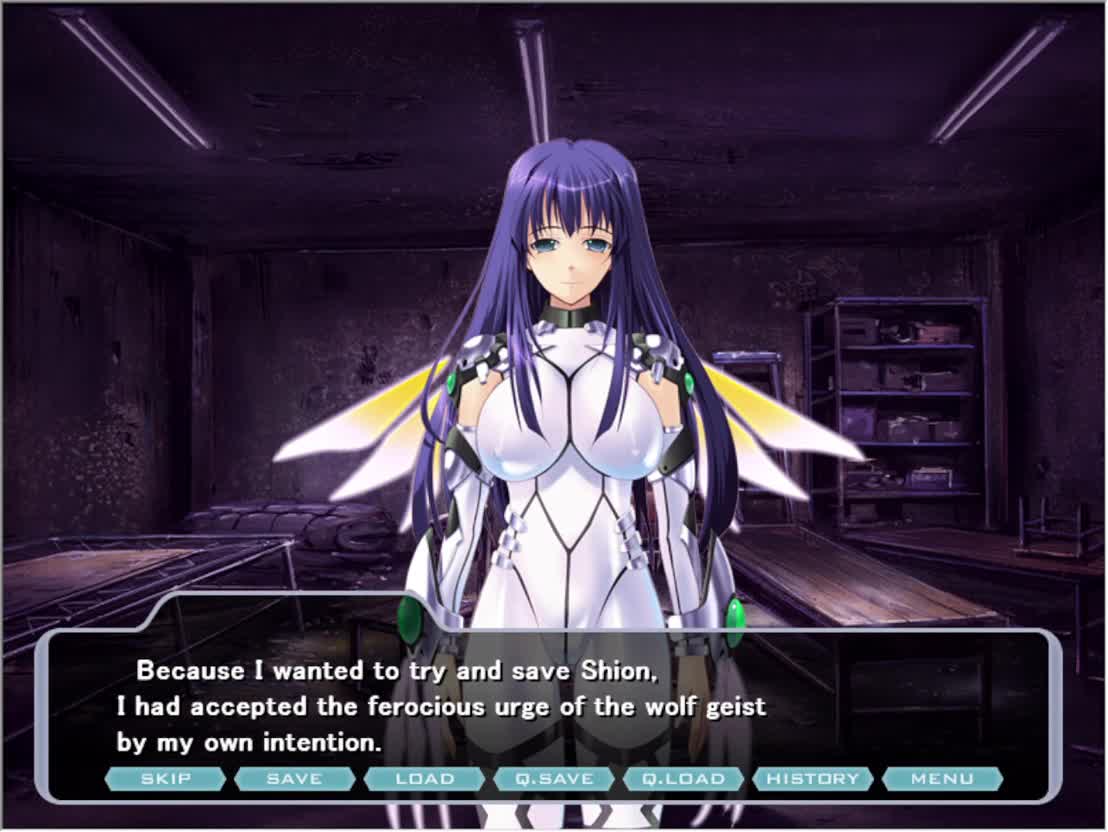Screen dimensions: 1108x832
Task: Open the LOAD screen
Action: click(x=424, y=779)
